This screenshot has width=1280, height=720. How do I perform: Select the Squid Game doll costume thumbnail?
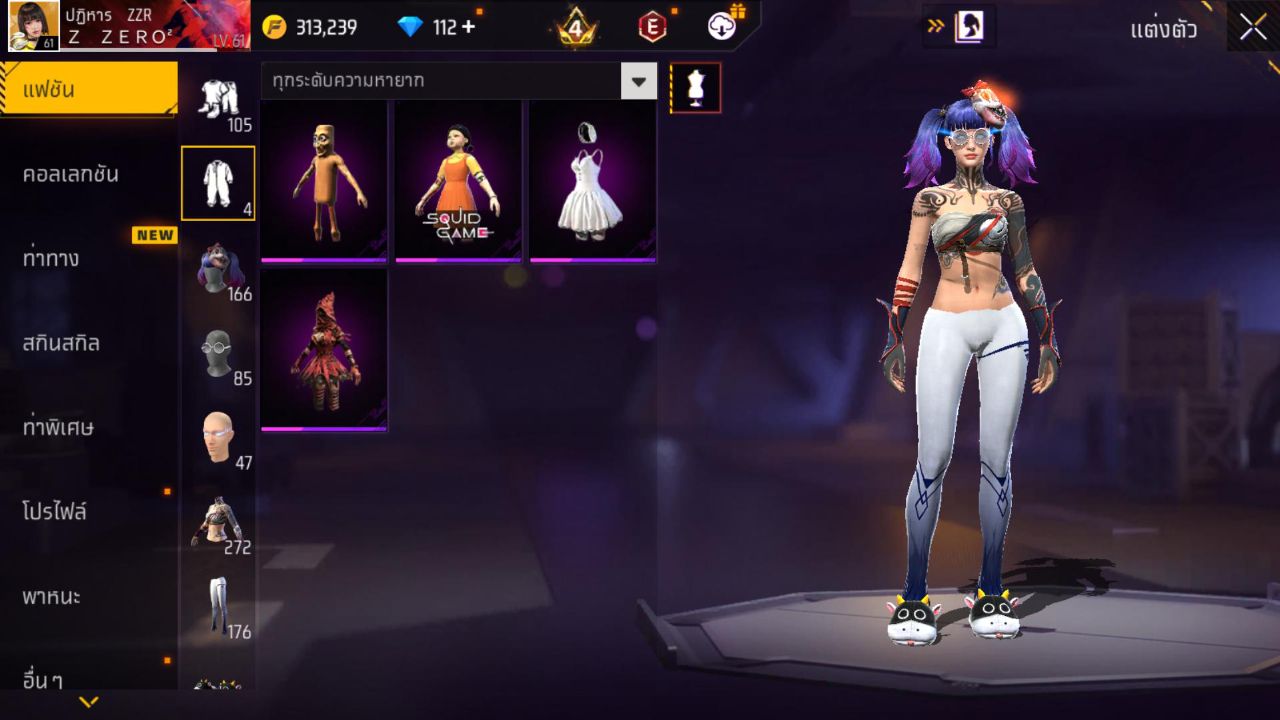[x=457, y=178]
